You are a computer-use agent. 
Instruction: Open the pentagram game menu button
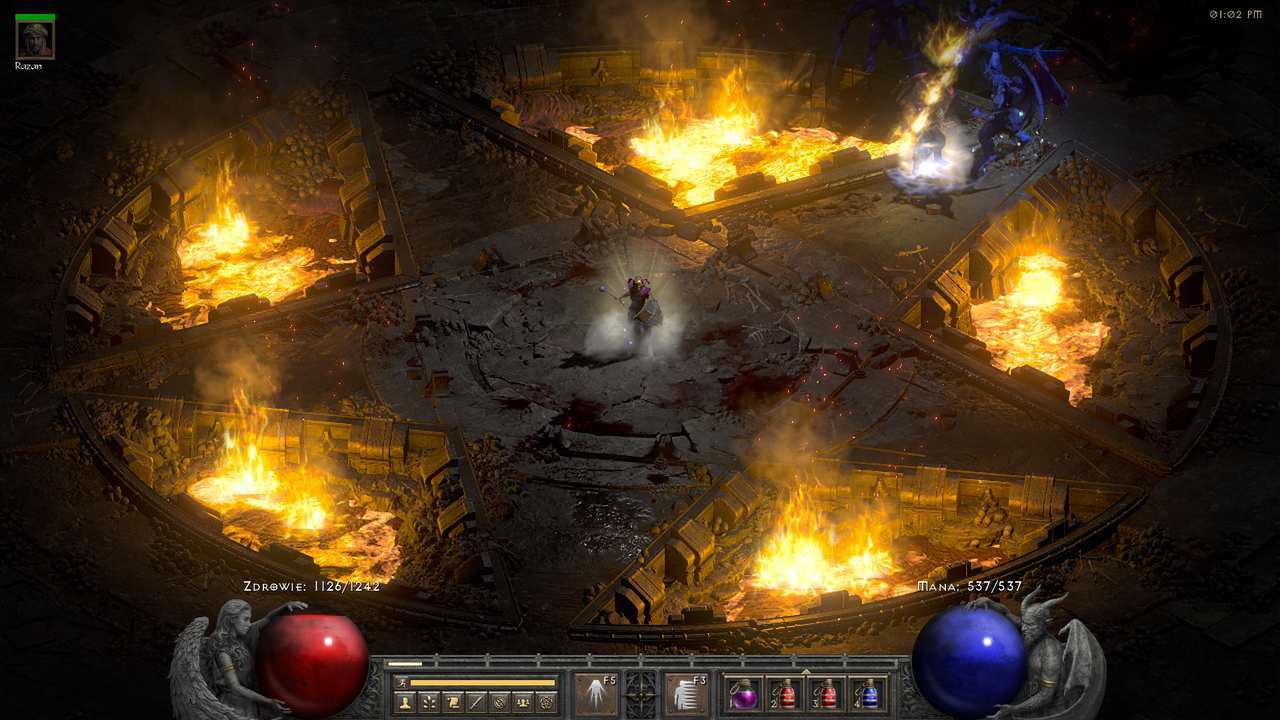click(546, 702)
